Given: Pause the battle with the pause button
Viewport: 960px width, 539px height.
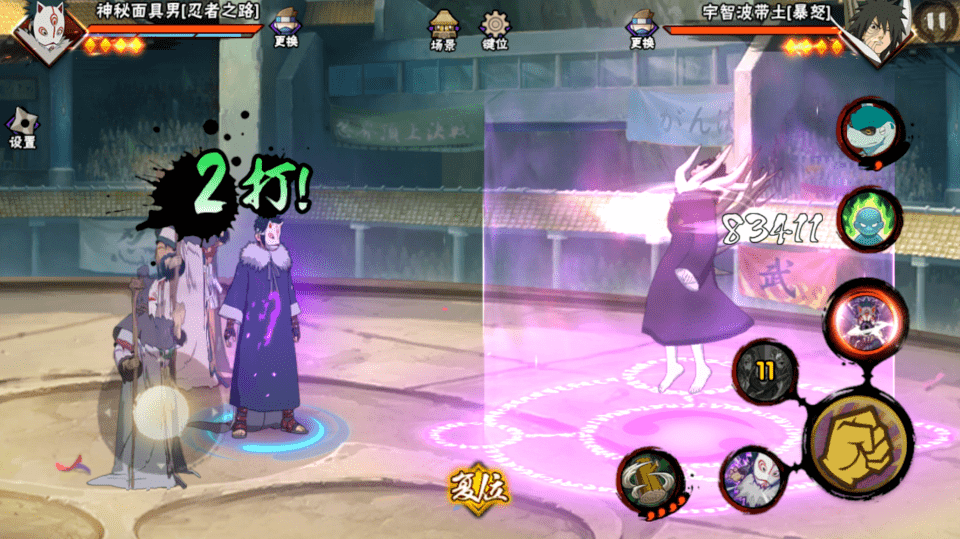Looking at the screenshot, I should [936, 20].
